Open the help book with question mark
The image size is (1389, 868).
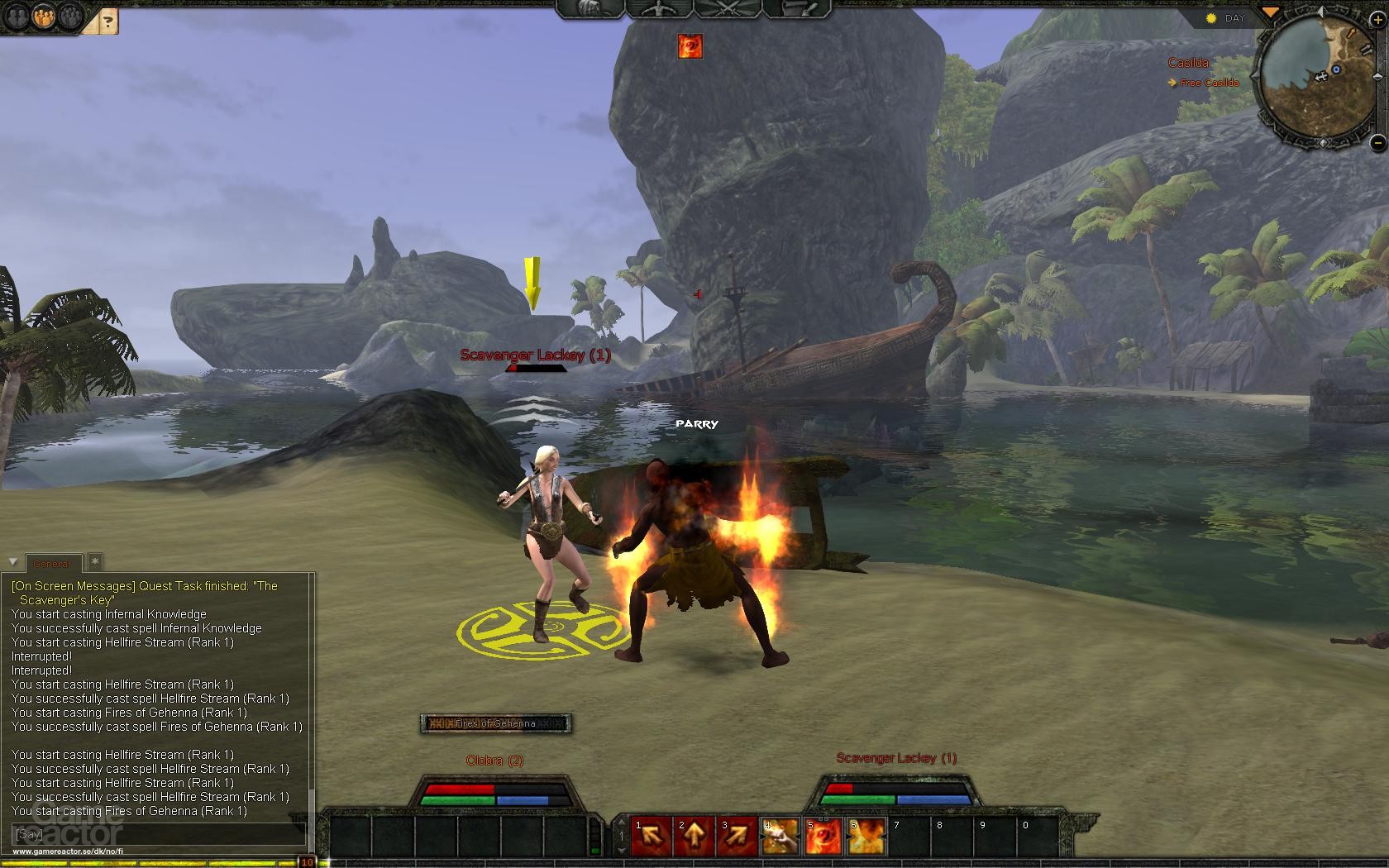point(107,19)
